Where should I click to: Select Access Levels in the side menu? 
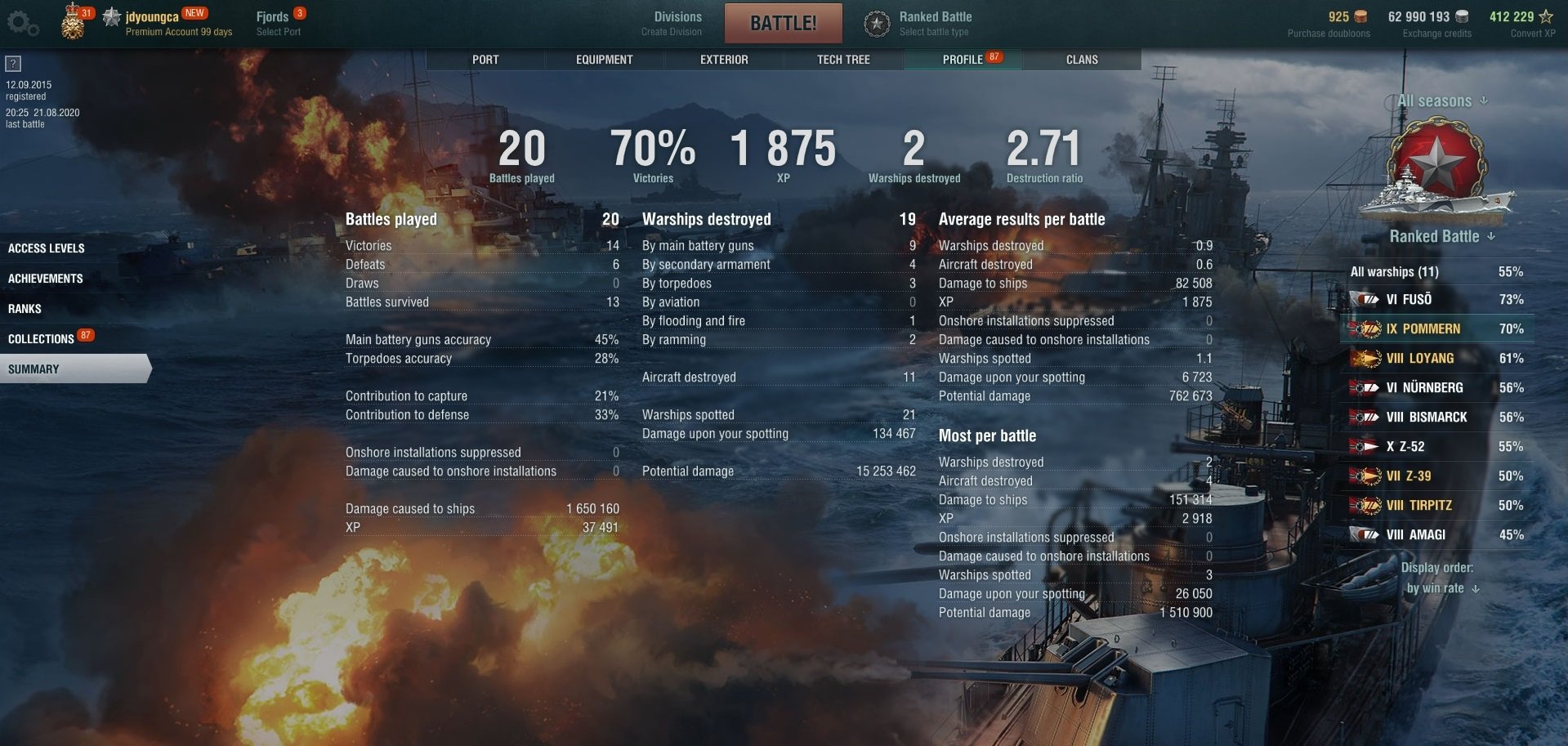pos(47,248)
